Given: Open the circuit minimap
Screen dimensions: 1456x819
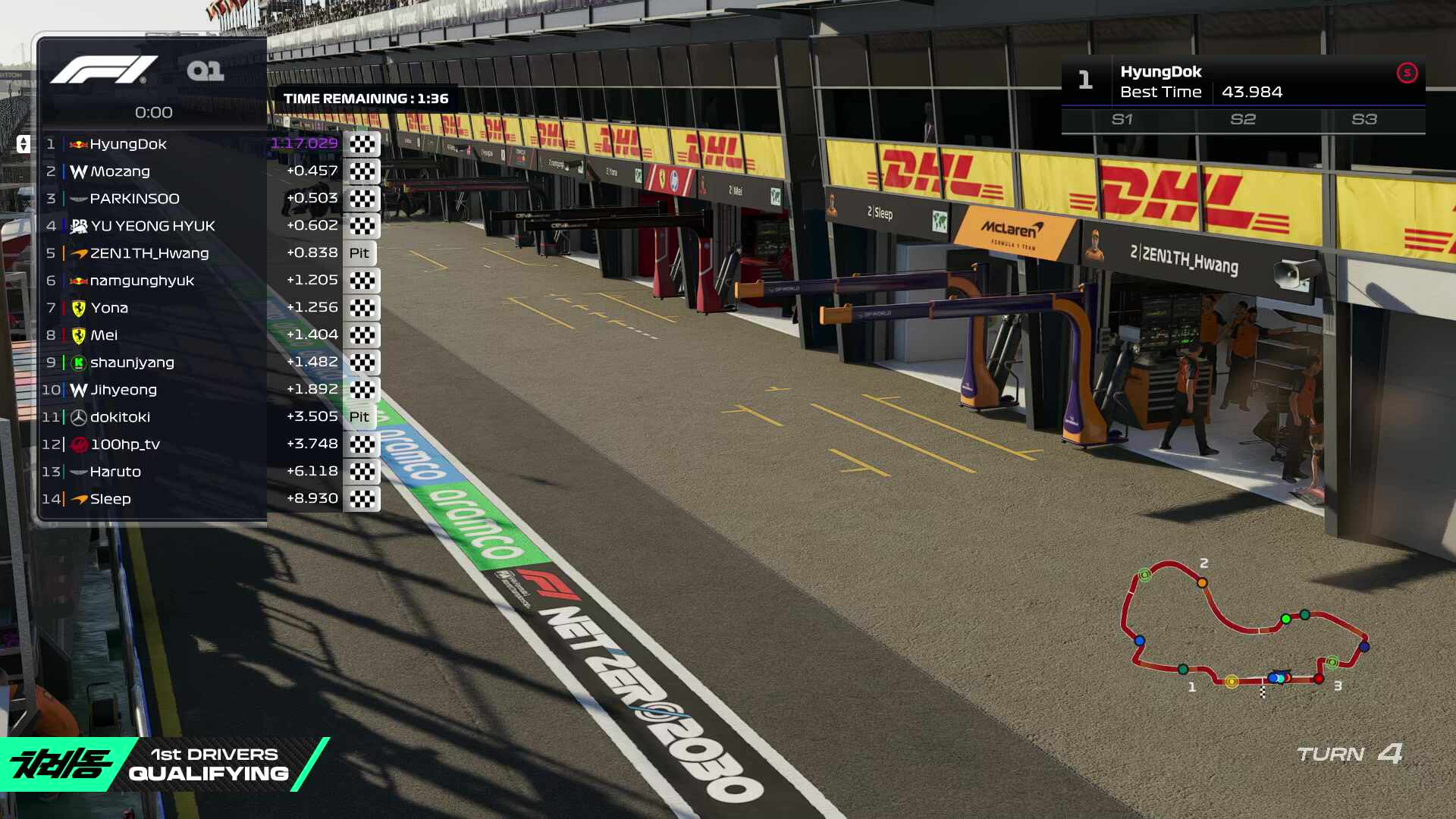Looking at the screenshot, I should 1245,629.
